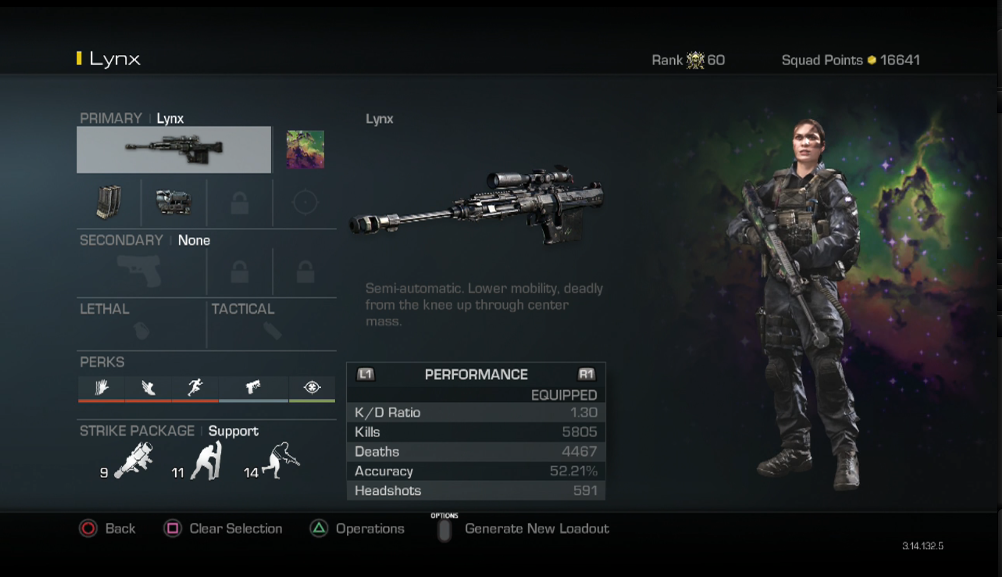Image resolution: width=1002 pixels, height=577 pixels.
Task: Select the scope attachment slot
Action: click(x=174, y=202)
